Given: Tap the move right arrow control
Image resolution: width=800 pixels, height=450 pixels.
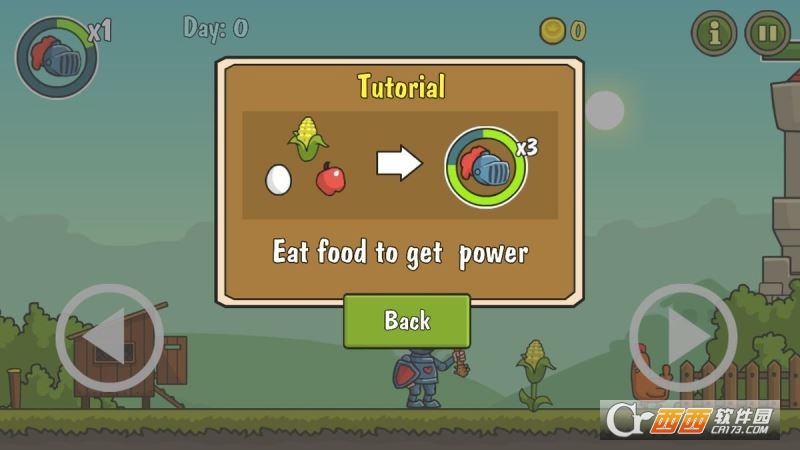Looking at the screenshot, I should [683, 338].
